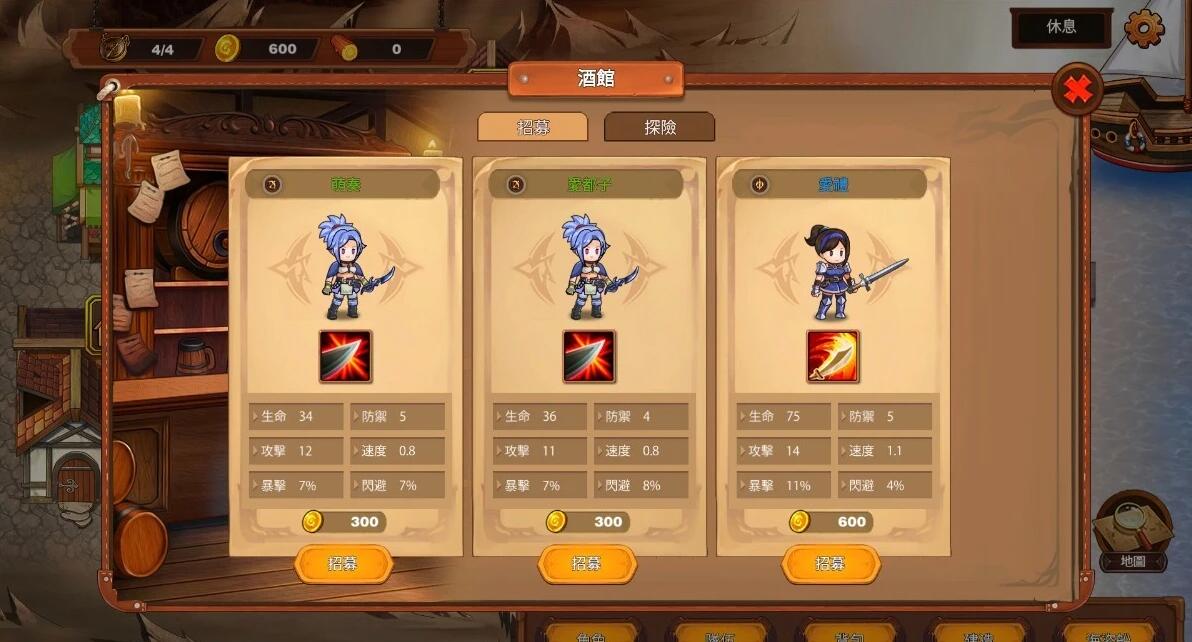Recruit the archer with 36 生命
1192x642 pixels.
[587, 564]
